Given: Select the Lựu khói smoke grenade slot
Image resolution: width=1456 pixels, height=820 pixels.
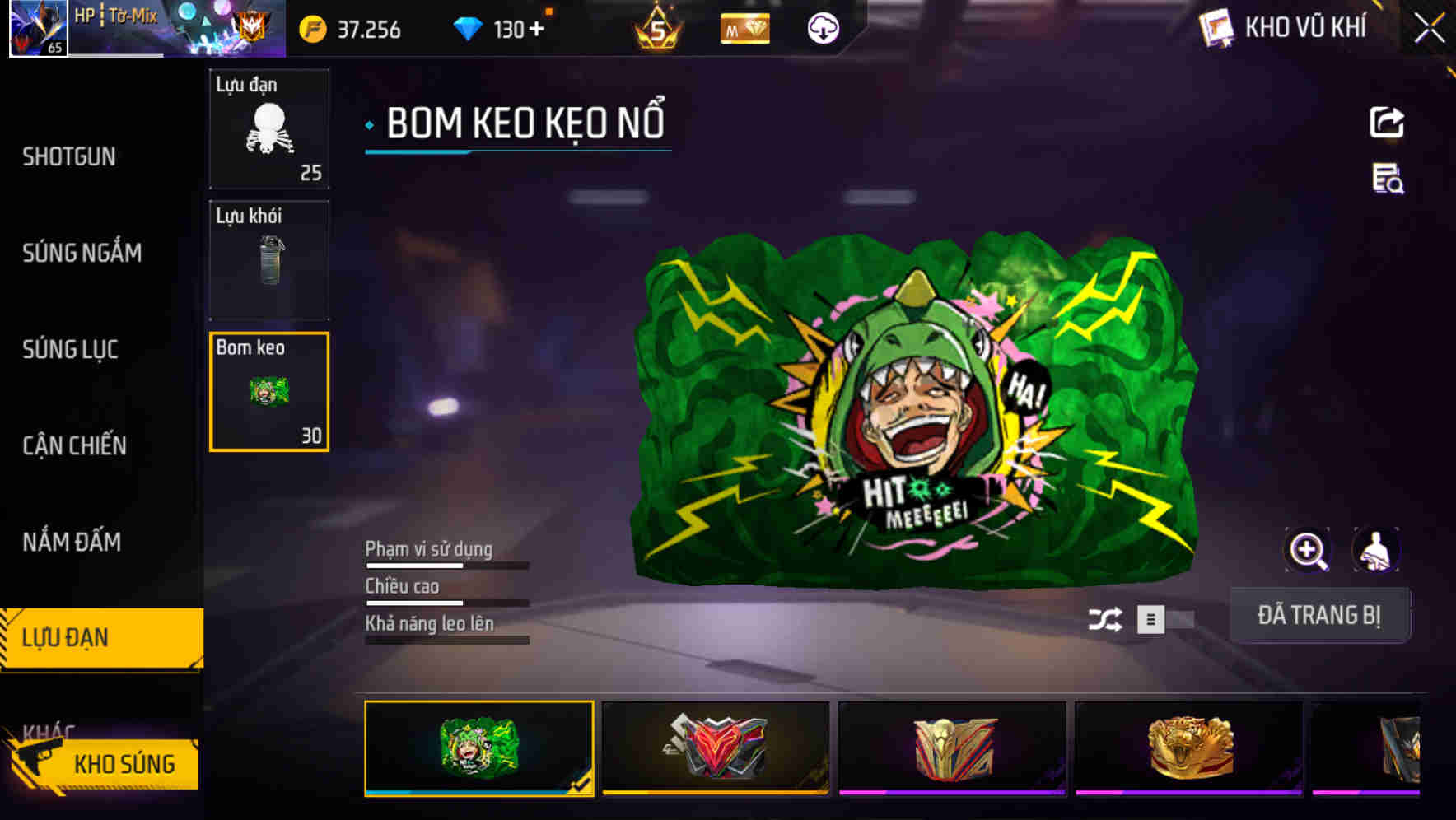Looking at the screenshot, I should [269, 259].
